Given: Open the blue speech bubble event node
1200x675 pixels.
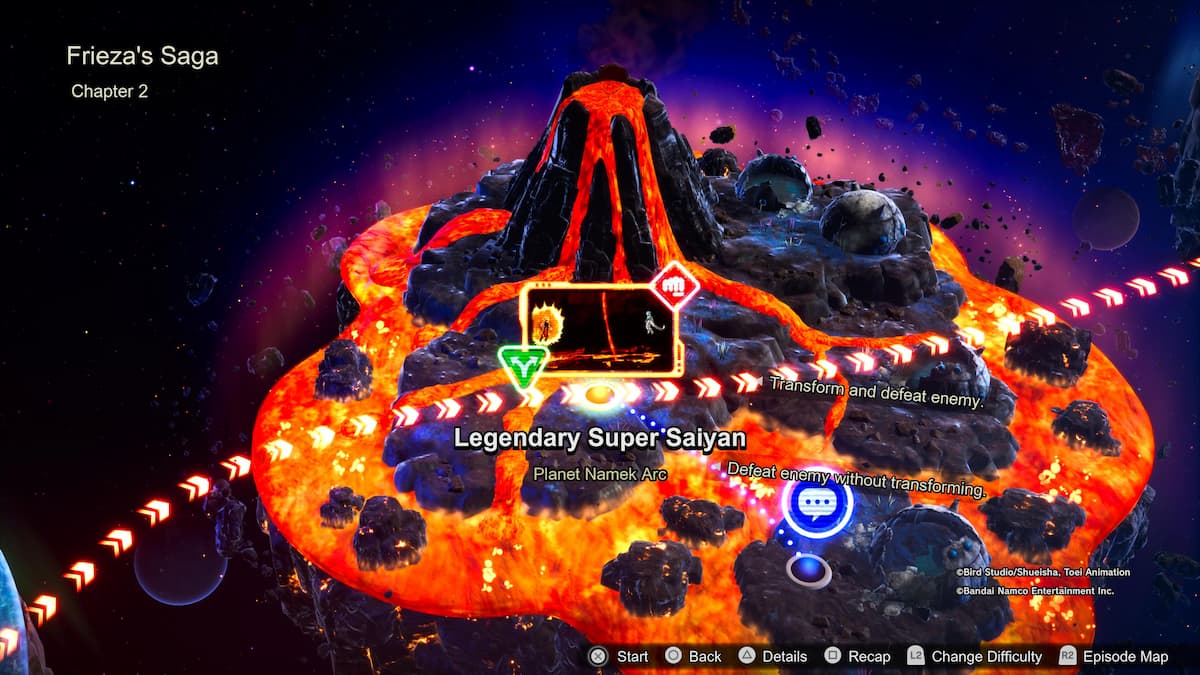Looking at the screenshot, I should pos(818,505).
